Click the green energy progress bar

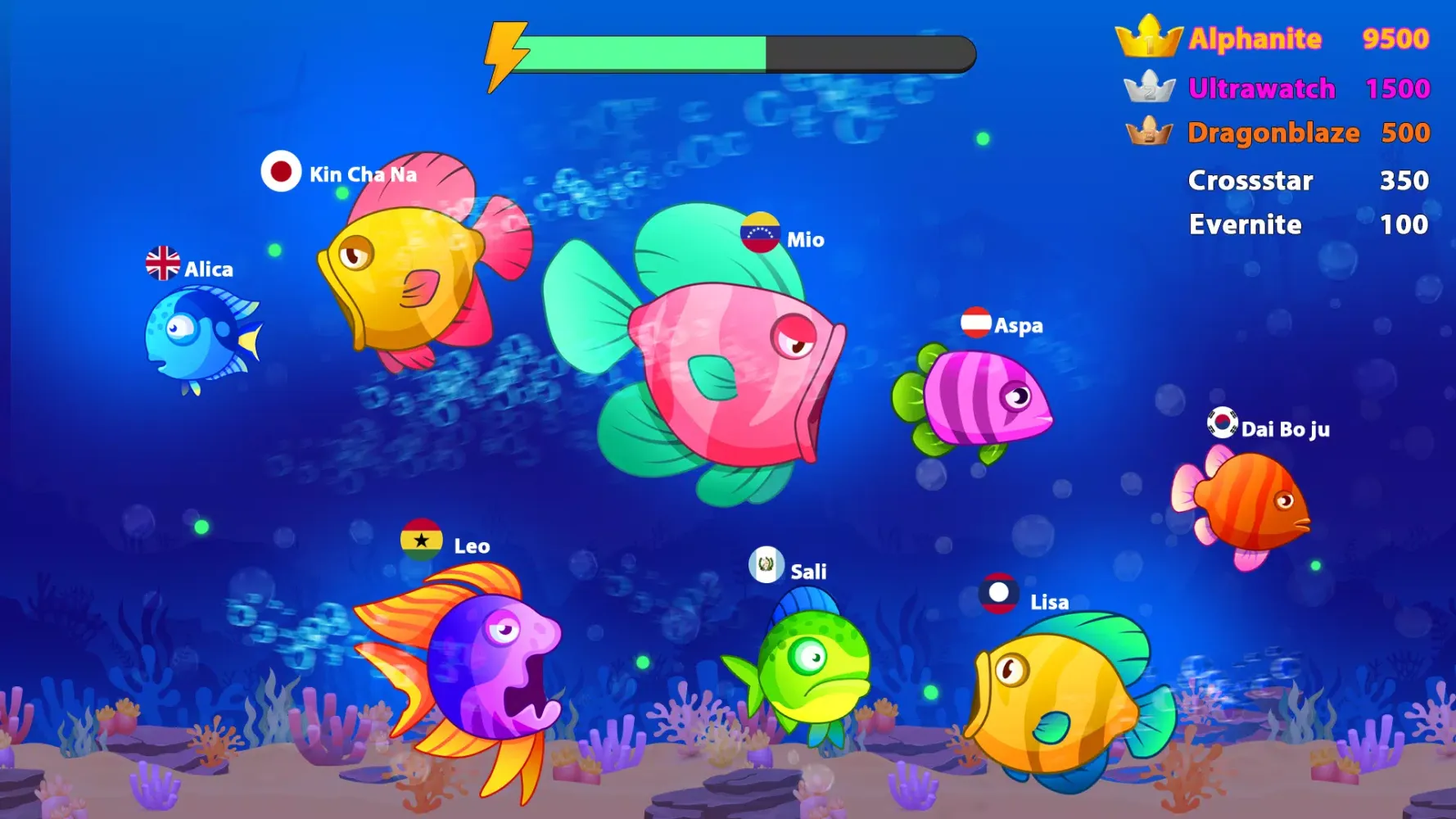pos(647,52)
